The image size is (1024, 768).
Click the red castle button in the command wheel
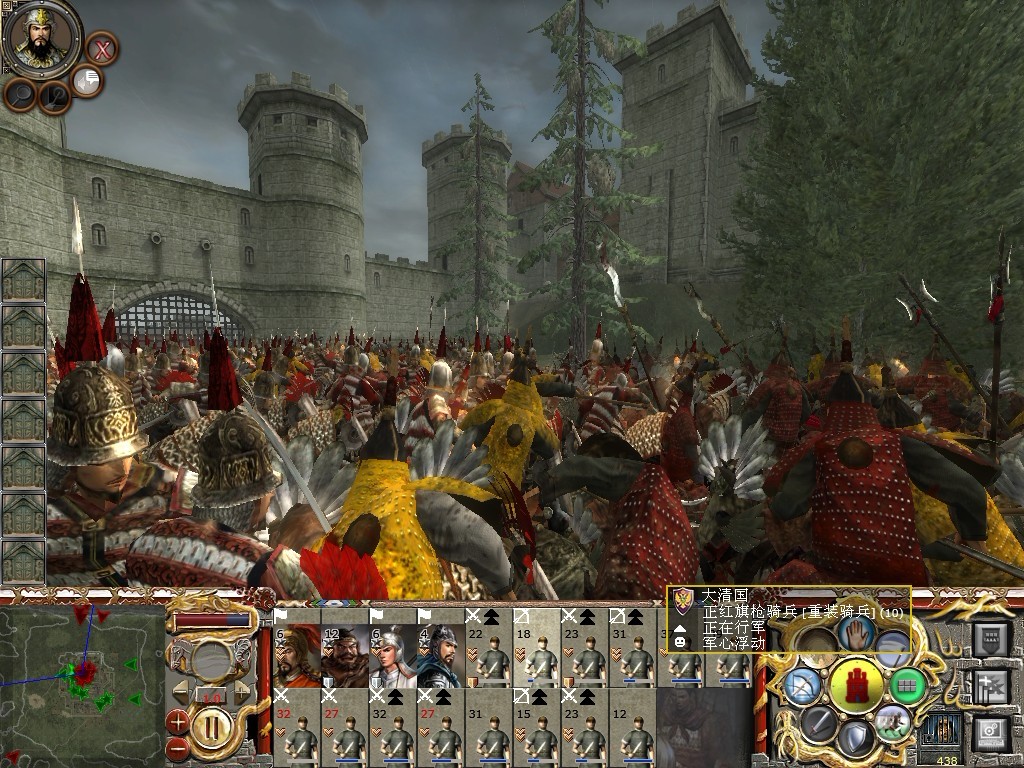(856, 686)
